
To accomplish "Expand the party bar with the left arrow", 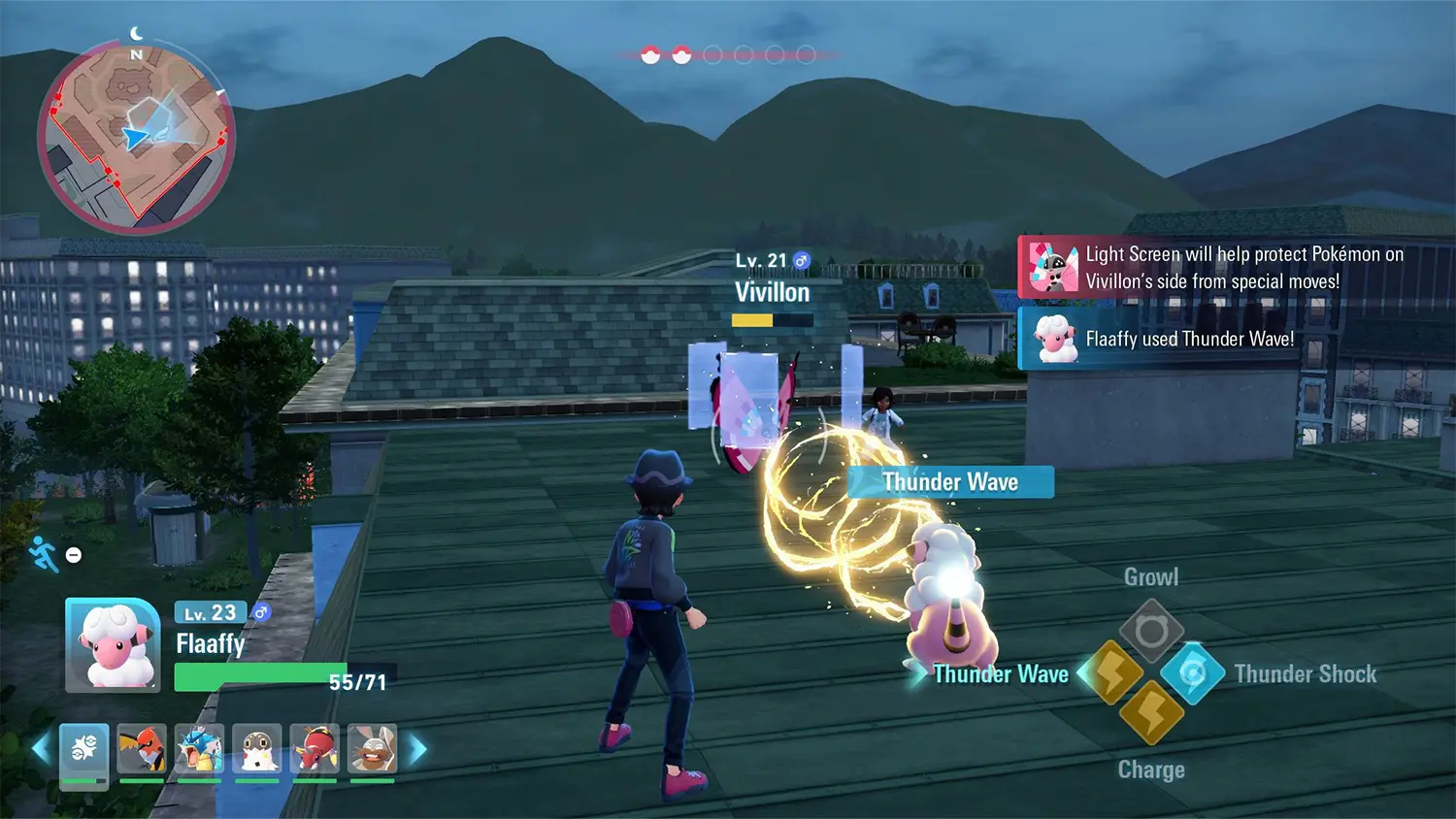I will pos(41,747).
